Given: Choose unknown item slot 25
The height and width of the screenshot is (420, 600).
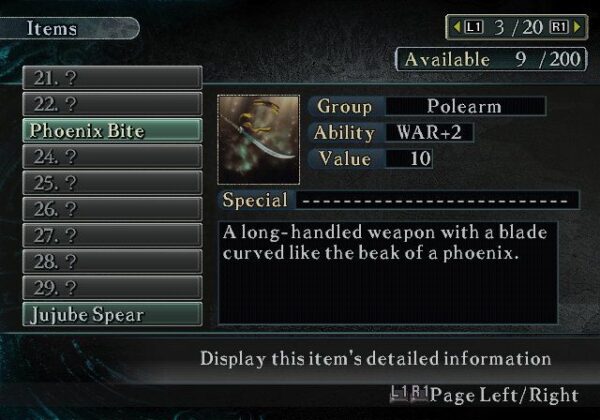Looking at the screenshot, I should 112,183.
